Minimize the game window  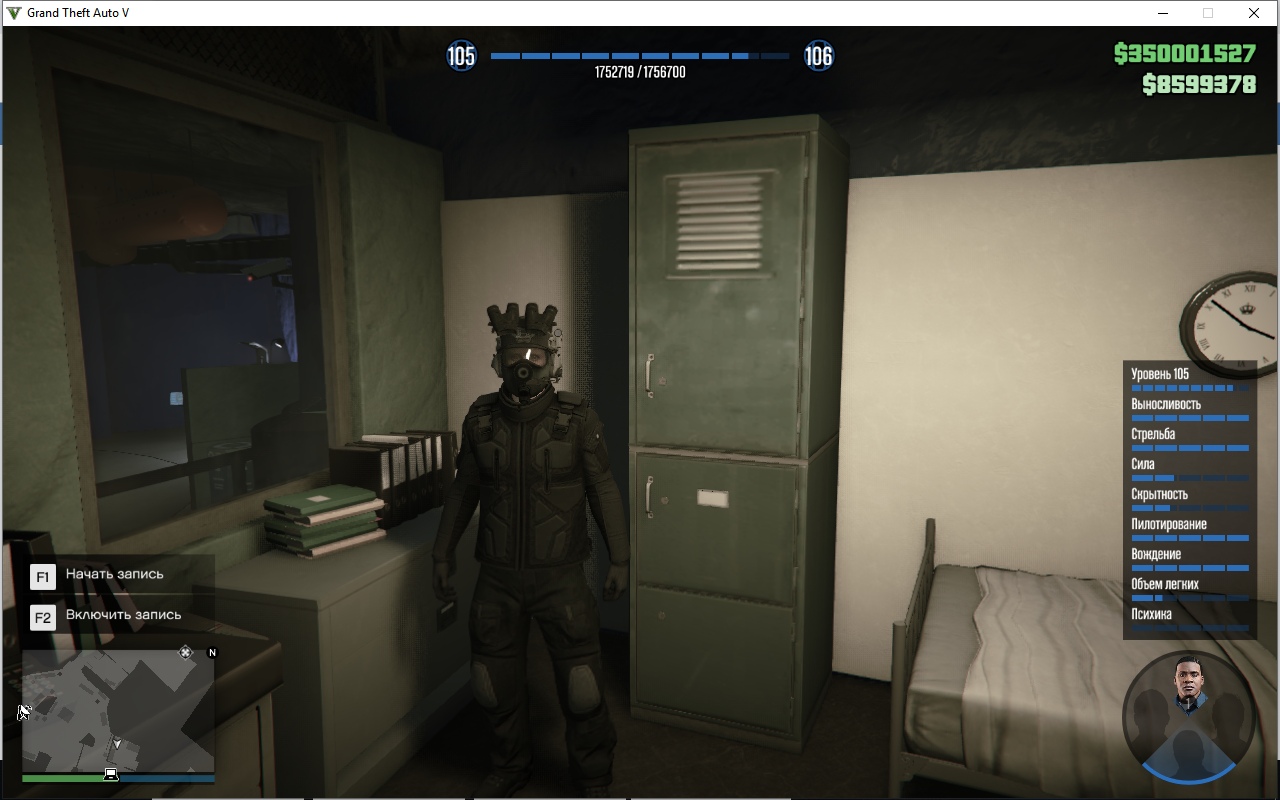(1163, 13)
